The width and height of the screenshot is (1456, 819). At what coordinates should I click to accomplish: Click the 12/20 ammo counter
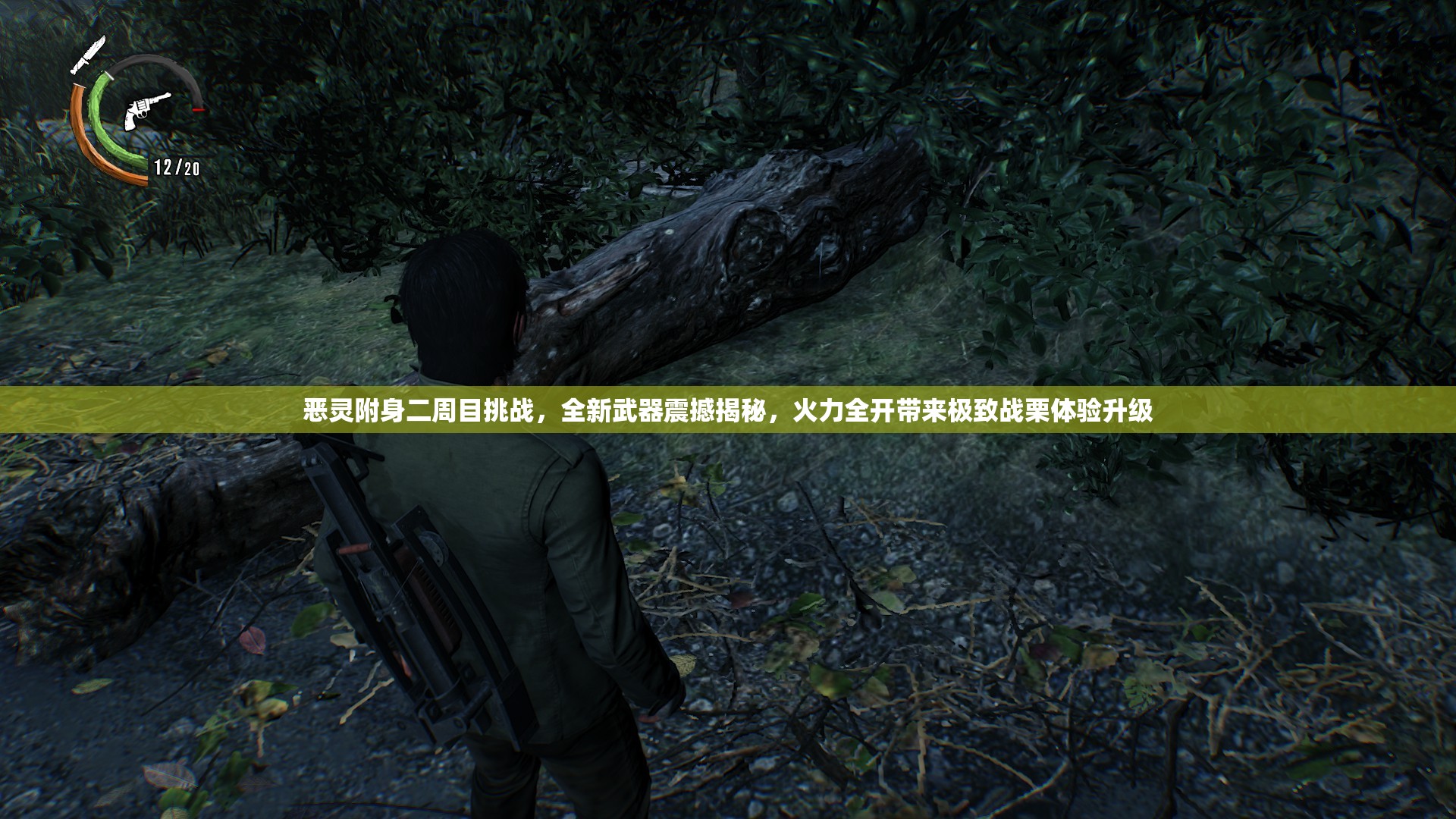tap(176, 168)
